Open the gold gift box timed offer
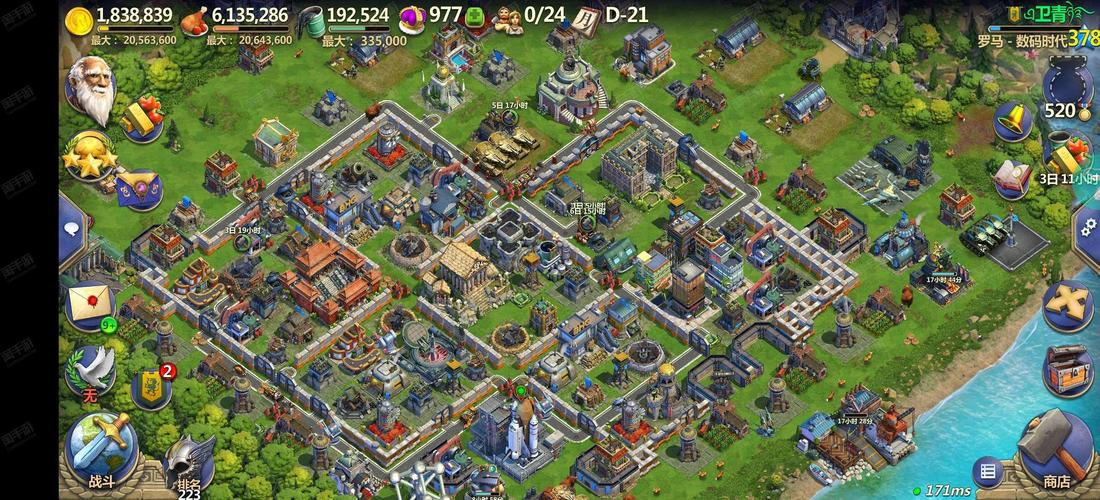The image size is (1100, 500). click(1066, 157)
